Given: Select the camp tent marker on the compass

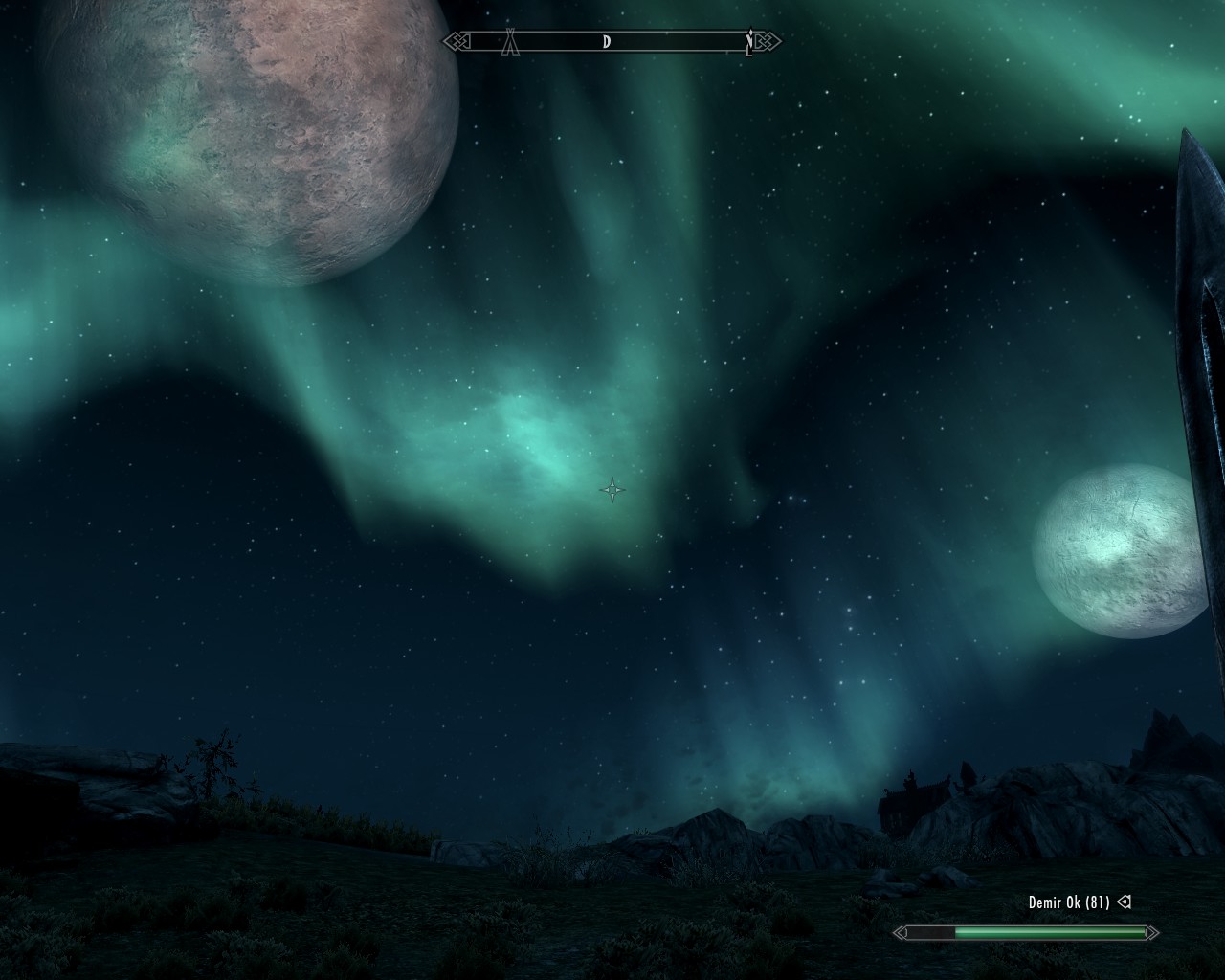Looking at the screenshot, I should (x=512, y=41).
